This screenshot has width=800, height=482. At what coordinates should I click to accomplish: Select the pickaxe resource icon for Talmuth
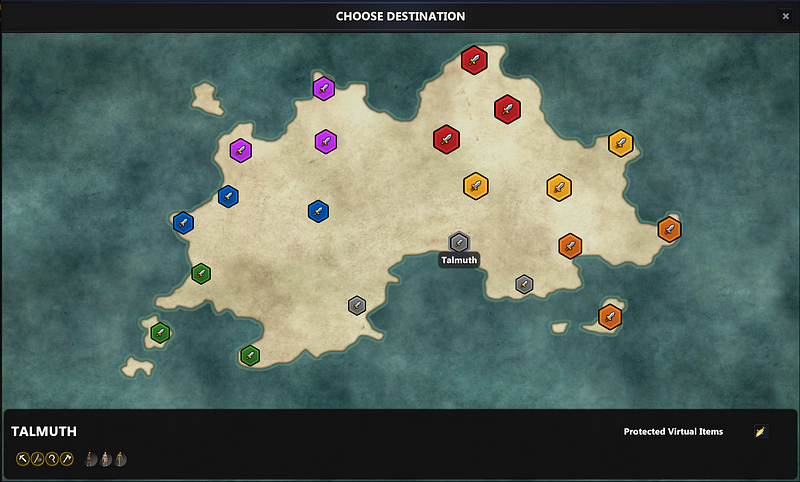click(x=23, y=459)
